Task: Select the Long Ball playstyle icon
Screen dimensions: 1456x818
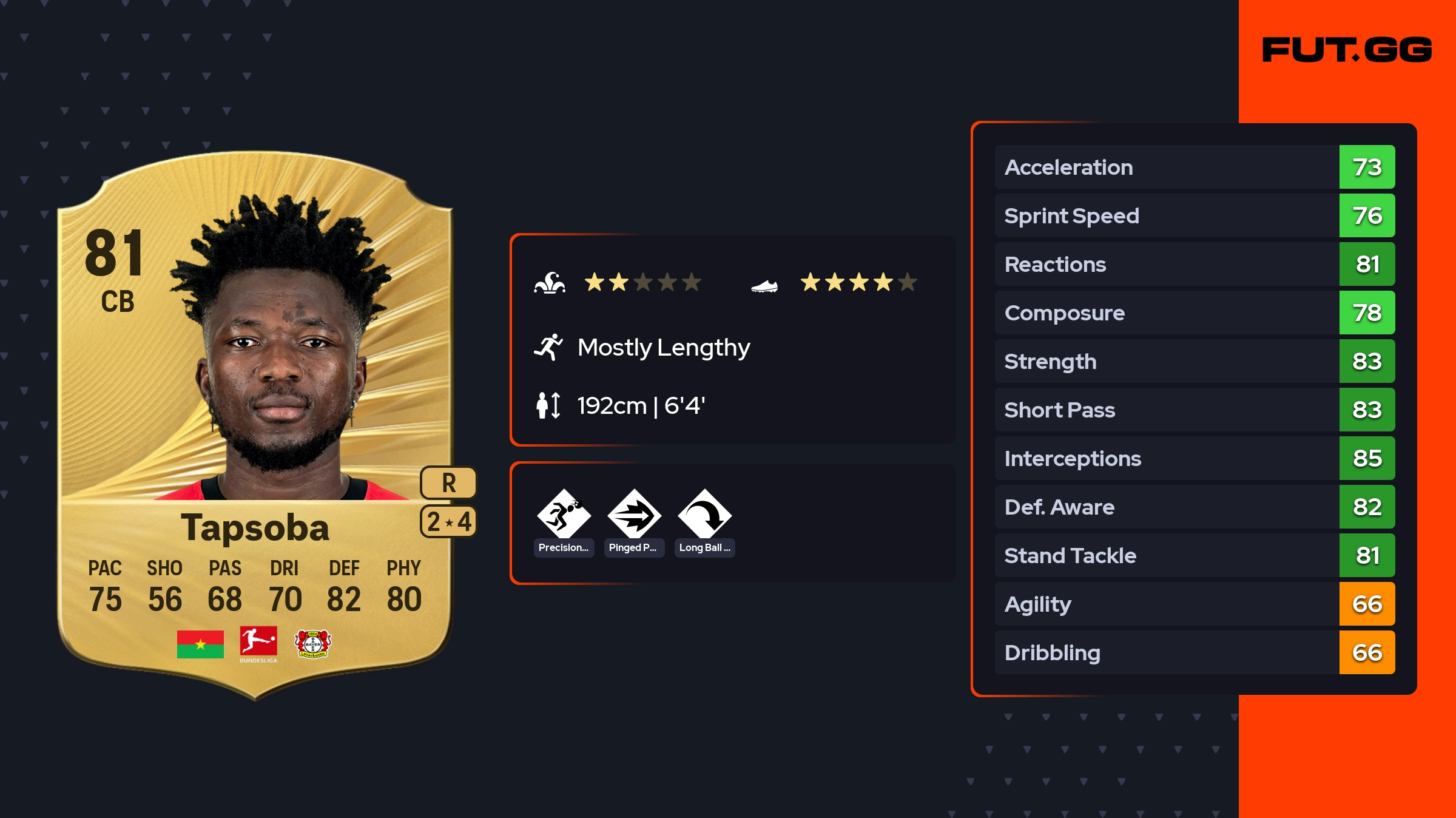Action: (704, 516)
